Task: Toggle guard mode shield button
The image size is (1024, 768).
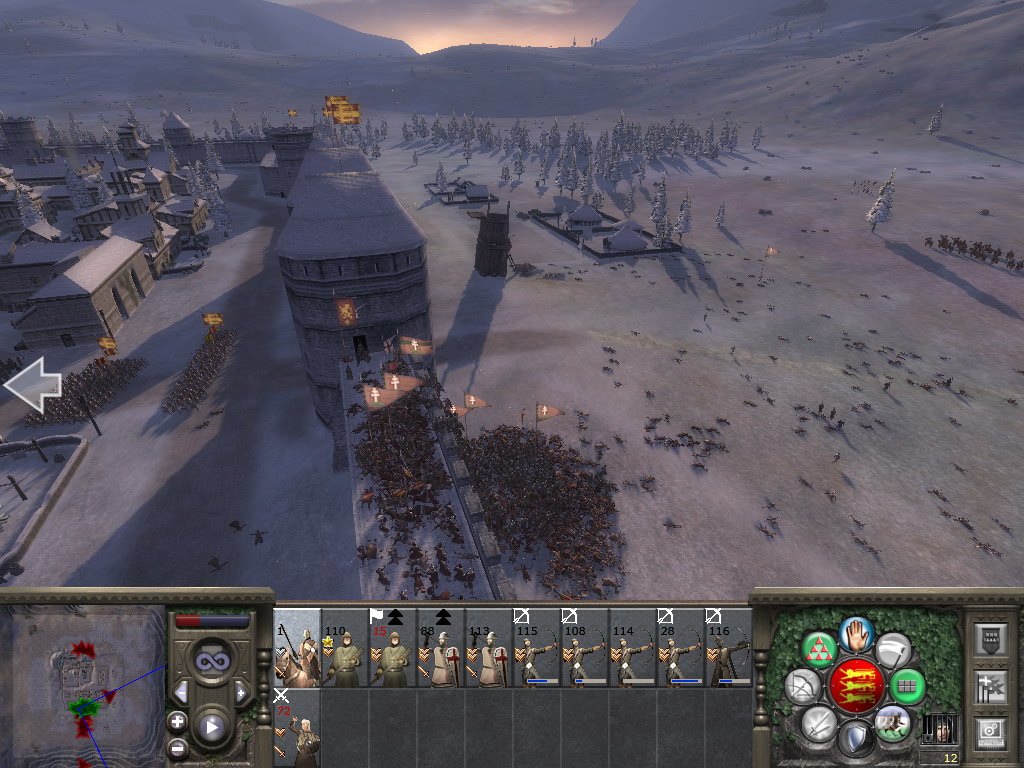Action: pyautogui.click(x=855, y=739)
